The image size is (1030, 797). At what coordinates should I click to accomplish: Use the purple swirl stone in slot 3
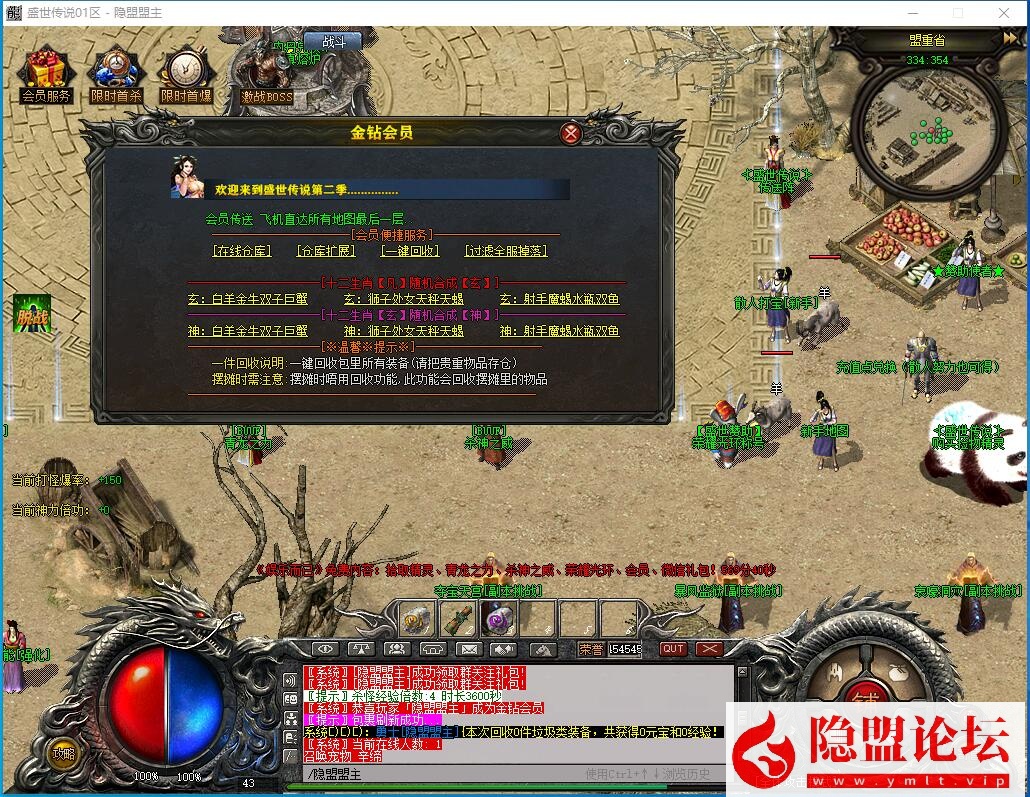point(498,620)
